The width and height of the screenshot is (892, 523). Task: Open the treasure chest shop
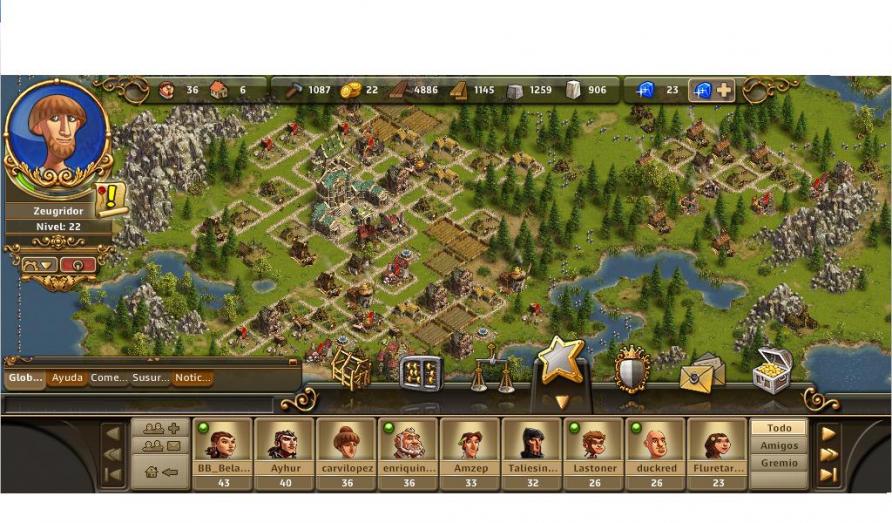pyautogui.click(x=772, y=369)
